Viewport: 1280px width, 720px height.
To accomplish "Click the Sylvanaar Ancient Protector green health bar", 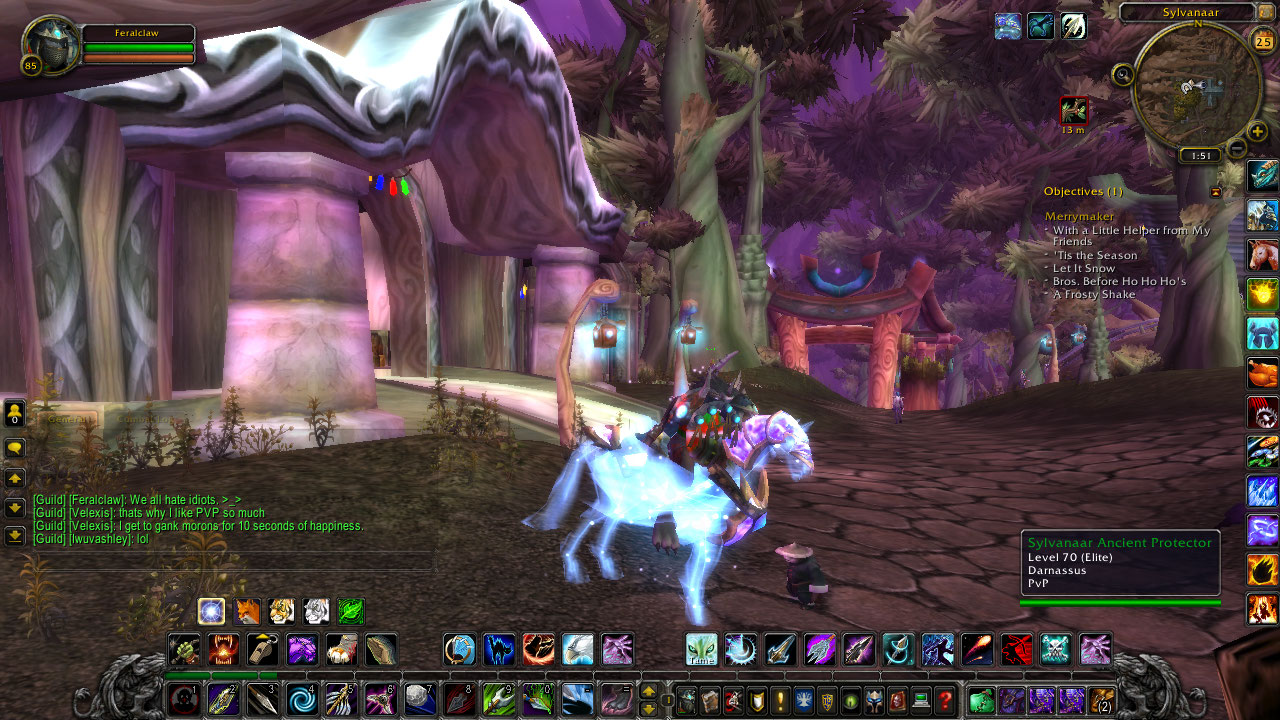I will (x=1120, y=603).
